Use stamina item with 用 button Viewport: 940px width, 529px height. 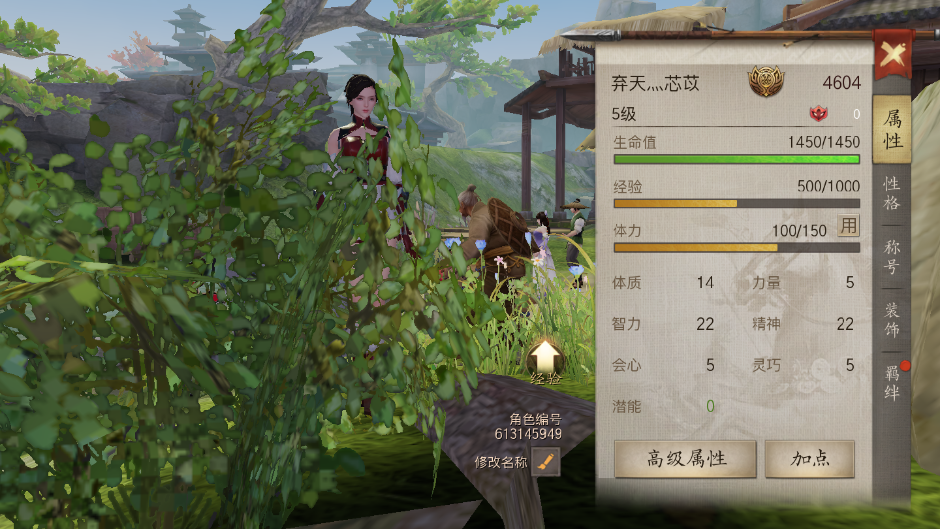848,226
